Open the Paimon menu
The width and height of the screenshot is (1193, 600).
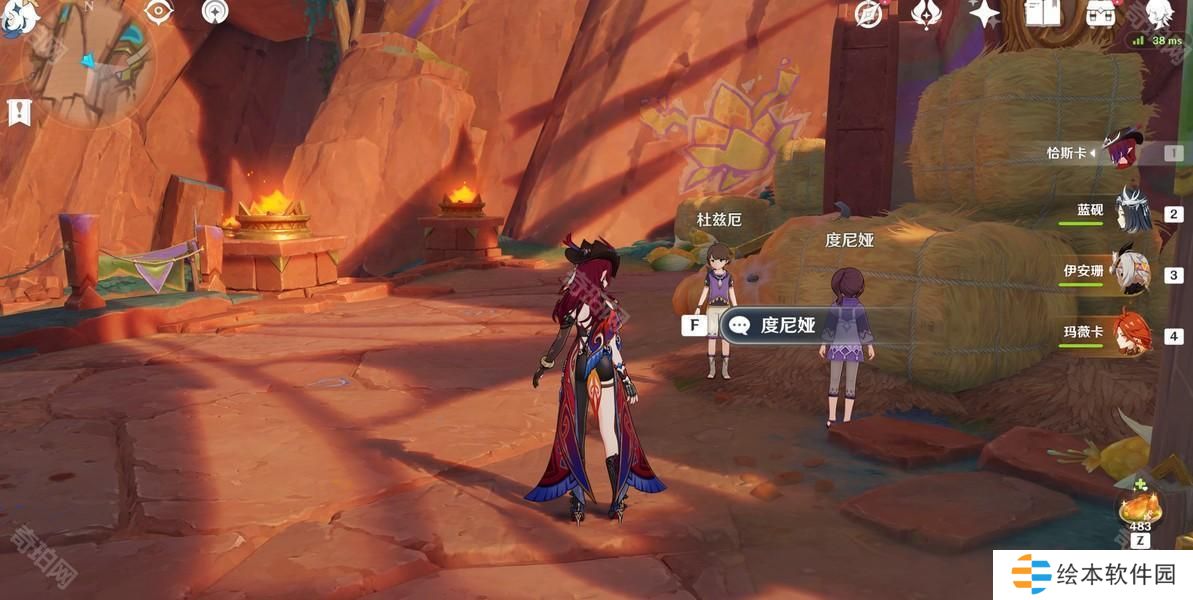coord(18,14)
